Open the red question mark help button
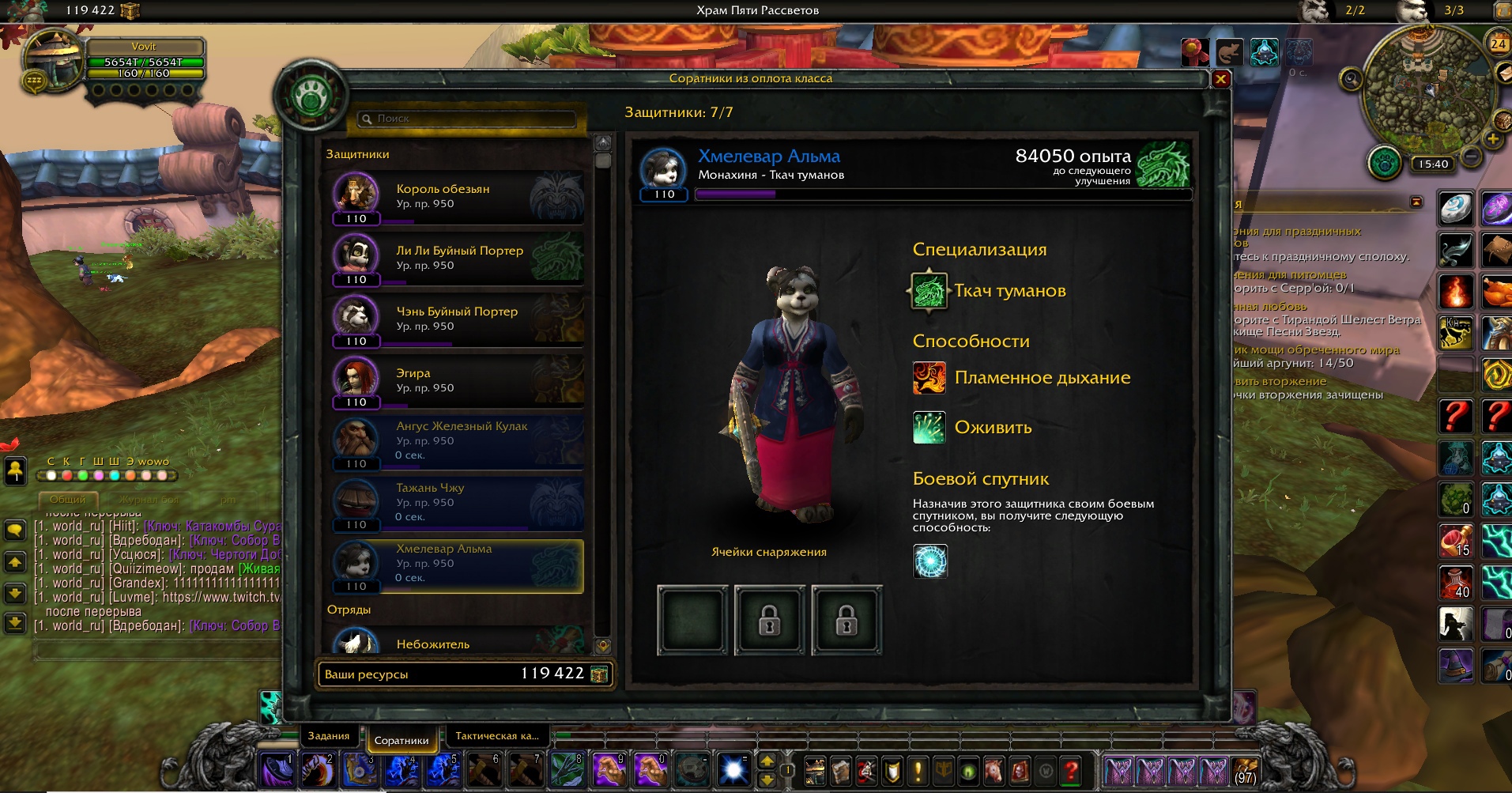1512x793 pixels. click(x=1071, y=769)
